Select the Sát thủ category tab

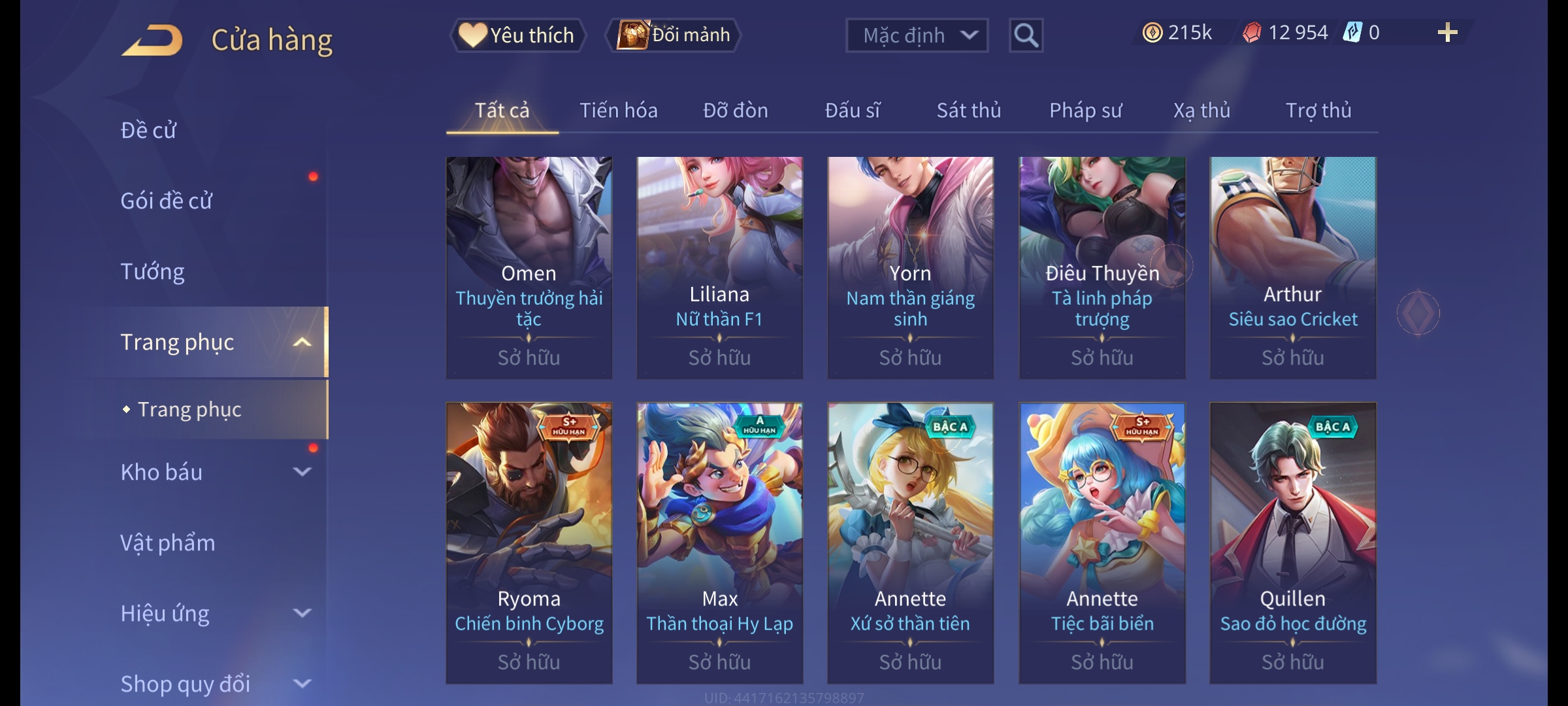(x=968, y=110)
